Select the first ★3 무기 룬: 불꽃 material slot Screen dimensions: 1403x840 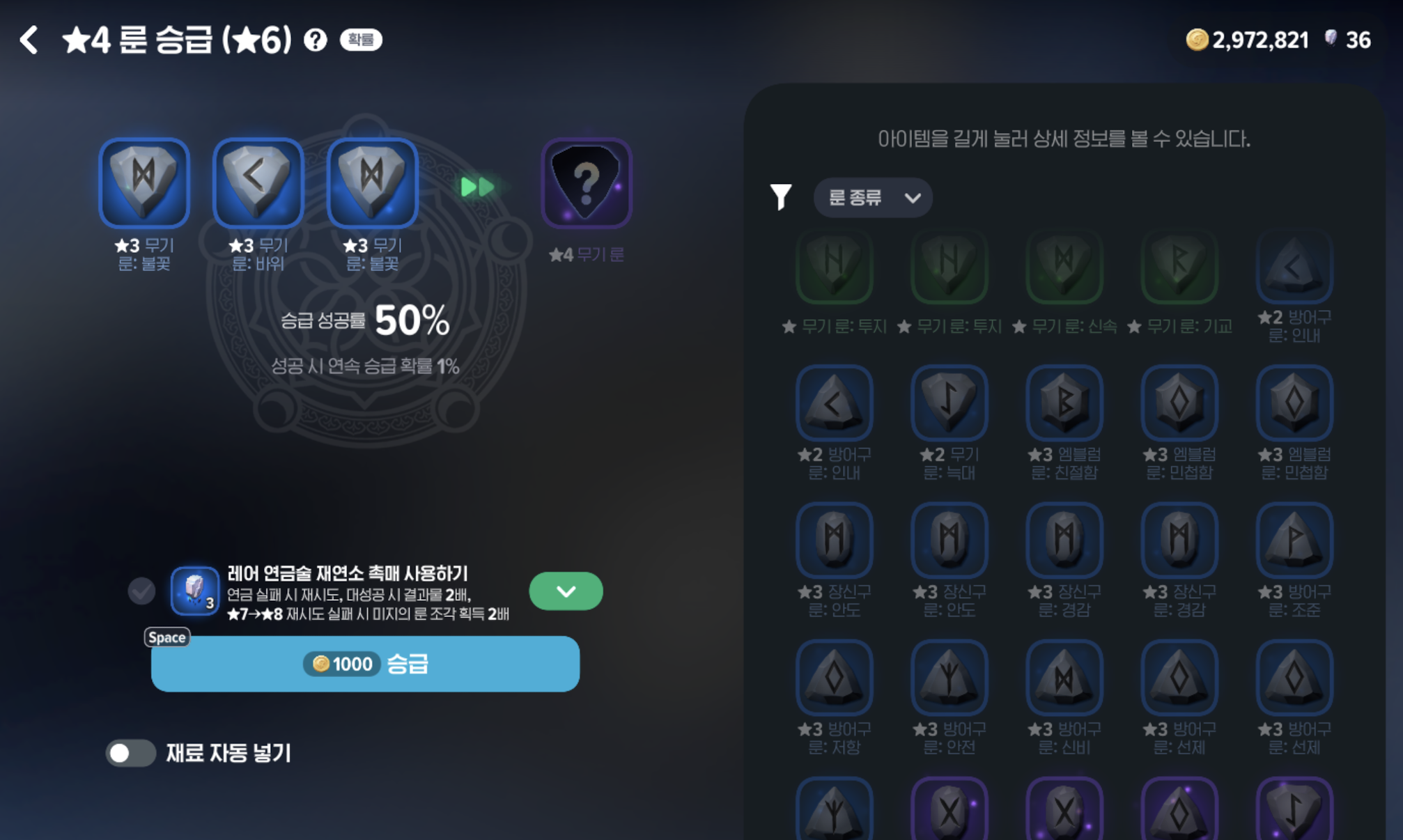144,182
